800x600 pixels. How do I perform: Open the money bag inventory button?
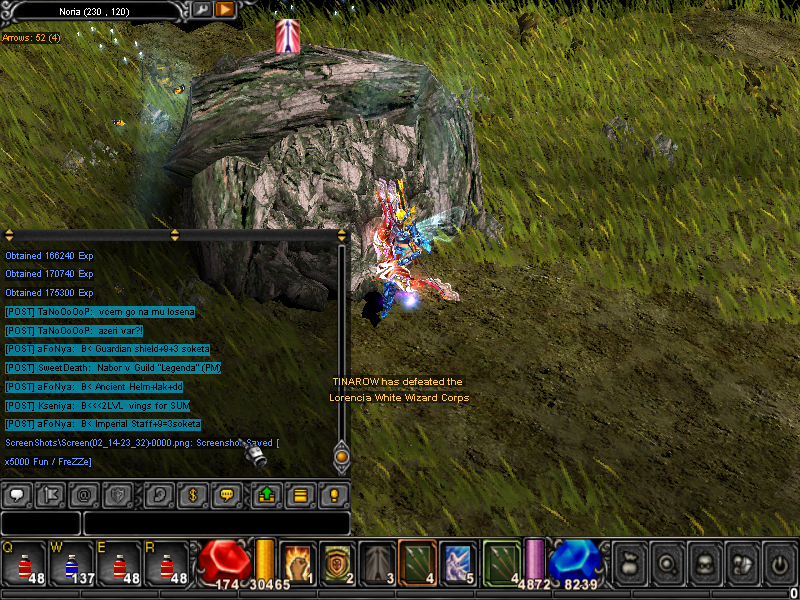point(632,562)
